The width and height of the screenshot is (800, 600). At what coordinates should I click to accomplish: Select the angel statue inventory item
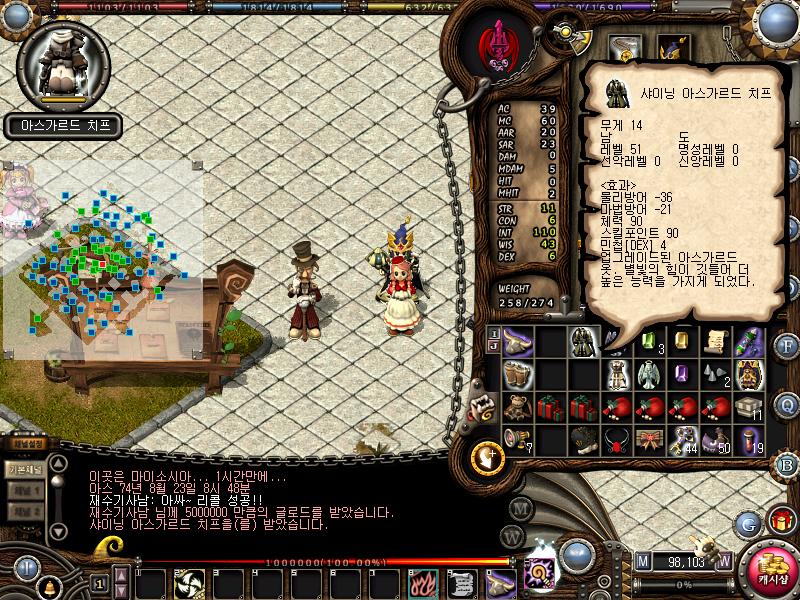(x=650, y=375)
